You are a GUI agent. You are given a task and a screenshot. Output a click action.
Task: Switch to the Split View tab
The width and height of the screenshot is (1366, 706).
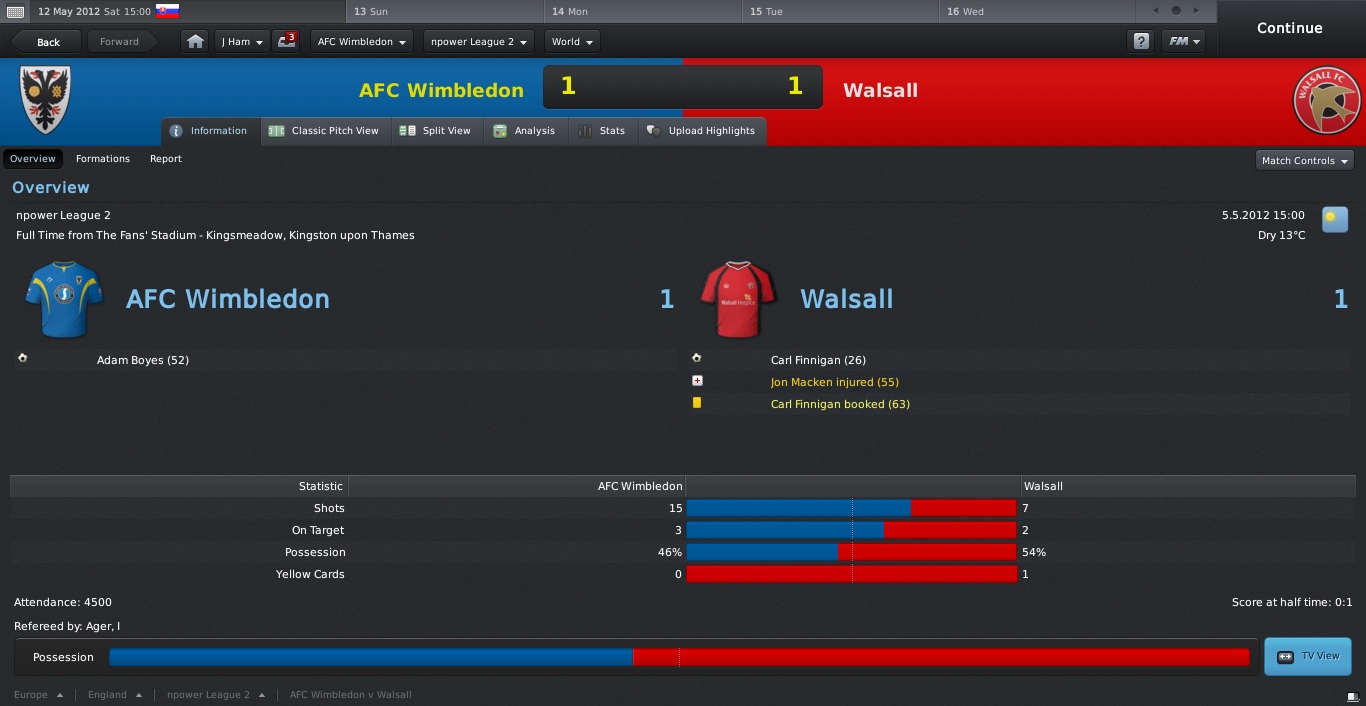[x=435, y=131]
